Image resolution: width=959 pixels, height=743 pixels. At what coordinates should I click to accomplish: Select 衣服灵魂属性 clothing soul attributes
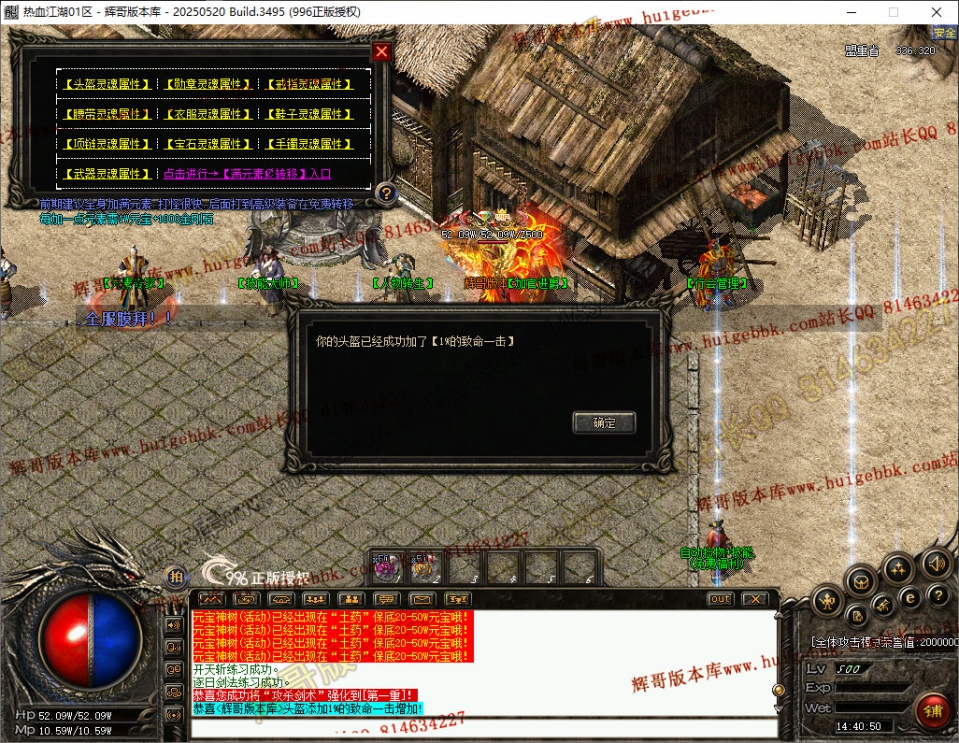coord(207,114)
